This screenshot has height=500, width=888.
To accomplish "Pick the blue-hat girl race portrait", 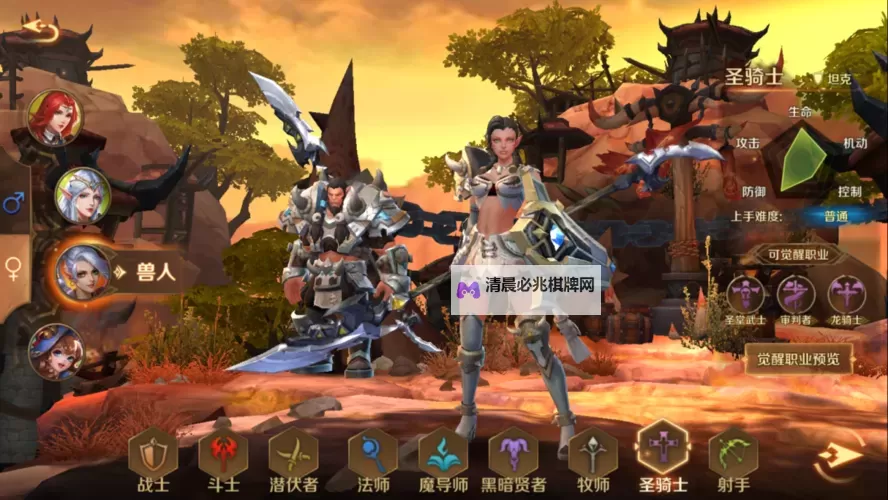I will (x=55, y=350).
